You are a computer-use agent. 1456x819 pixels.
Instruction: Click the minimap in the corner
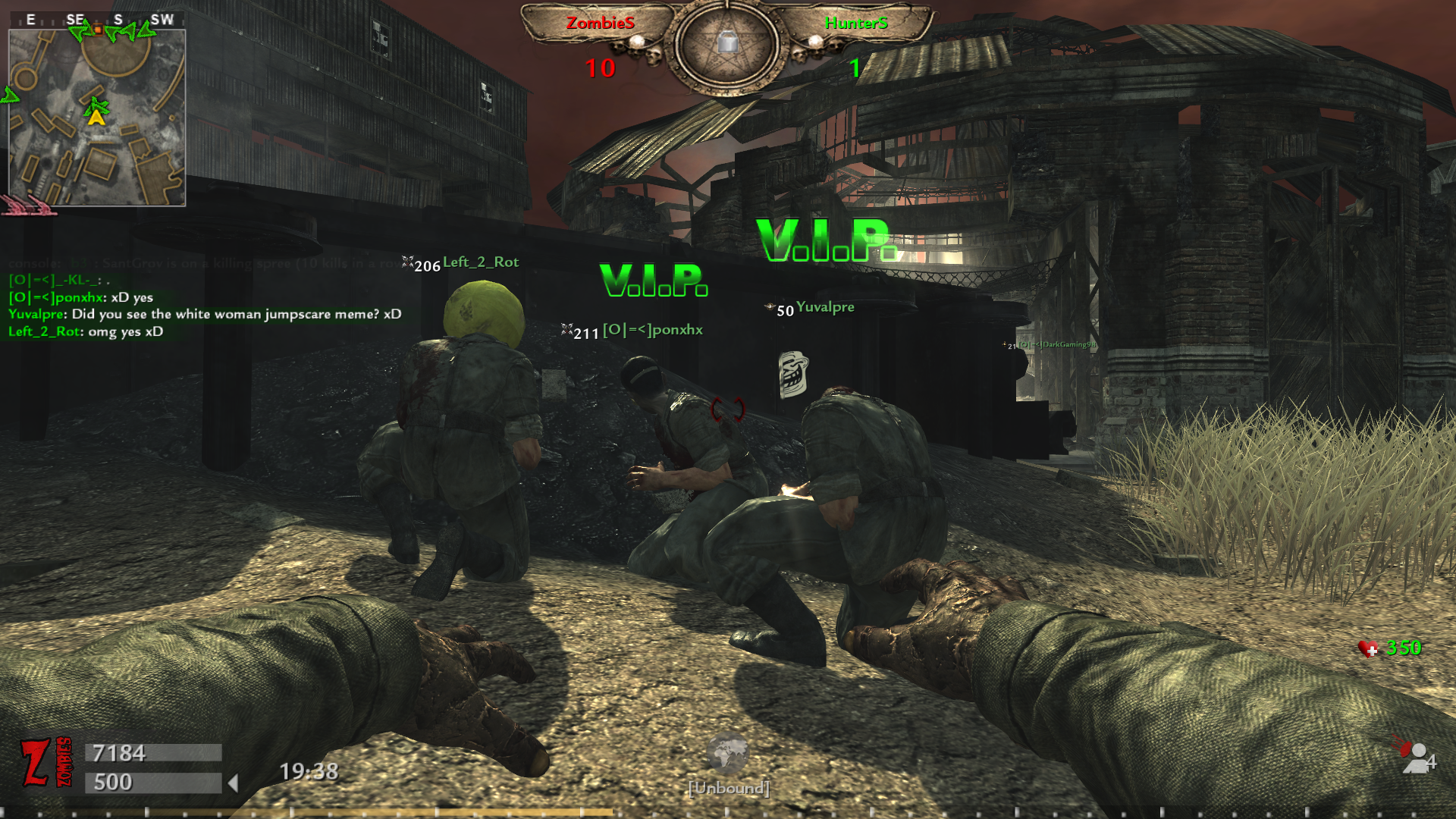click(x=97, y=118)
